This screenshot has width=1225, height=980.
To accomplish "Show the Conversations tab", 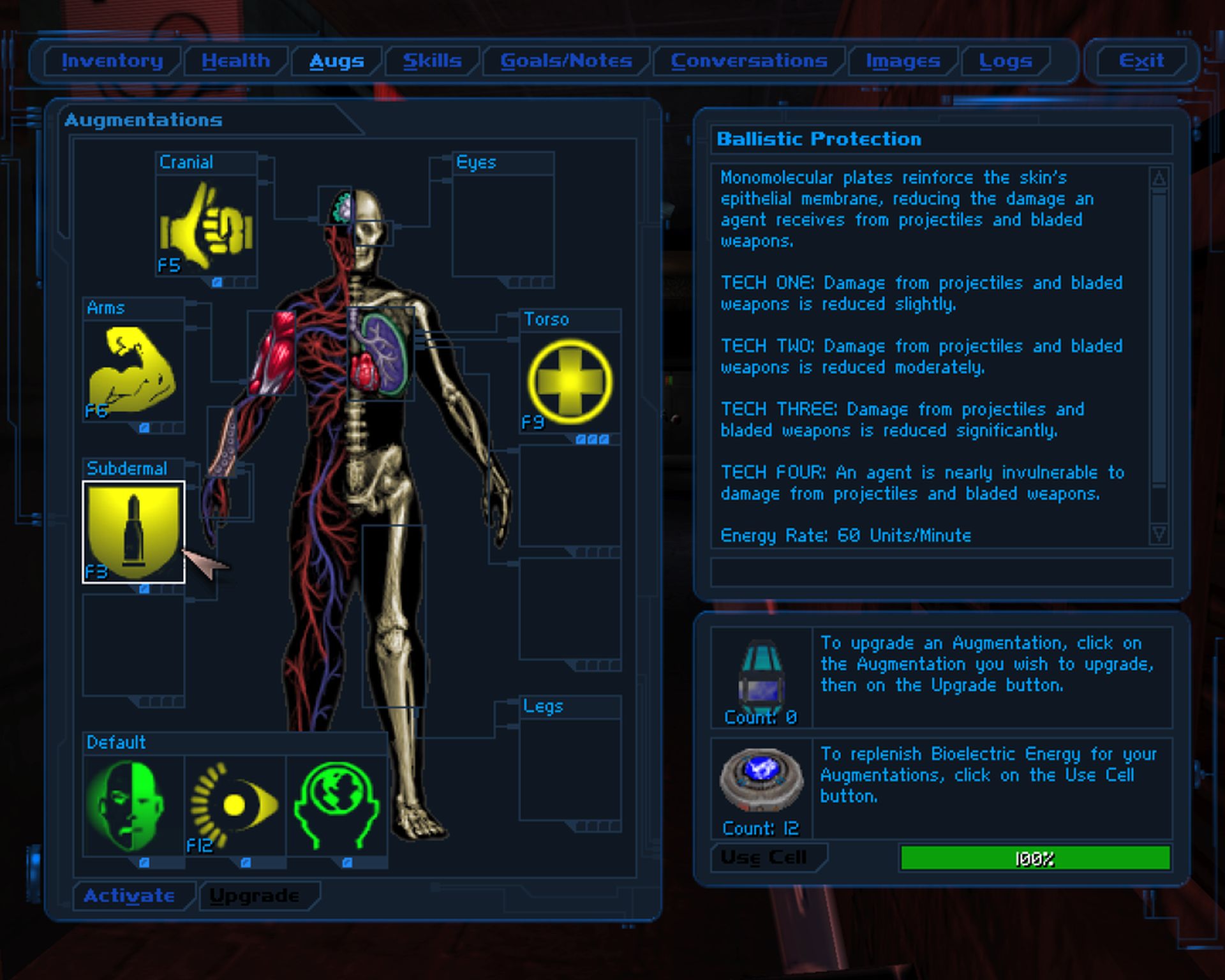I will pyautogui.click(x=749, y=61).
